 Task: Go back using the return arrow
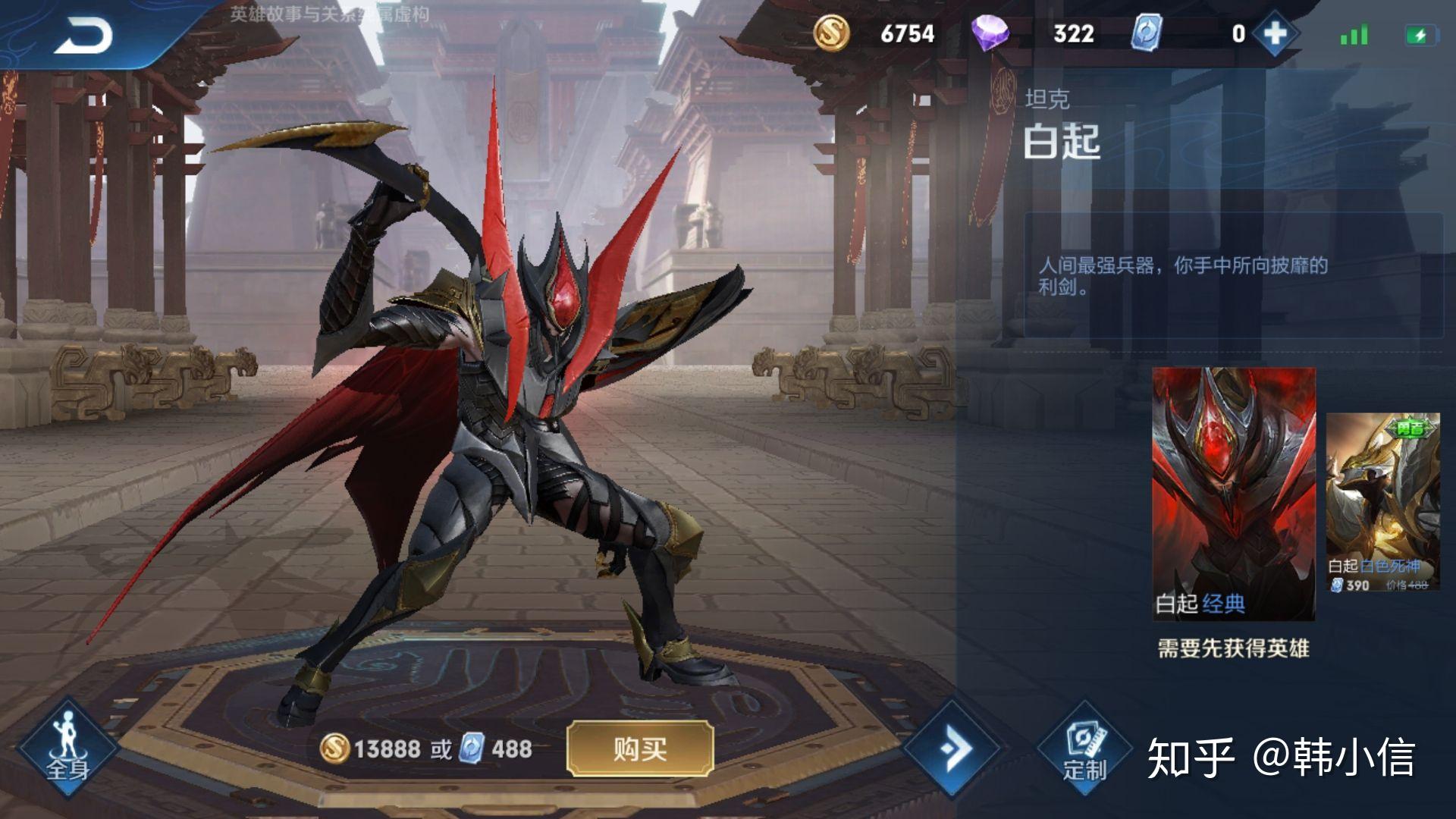pos(83,36)
